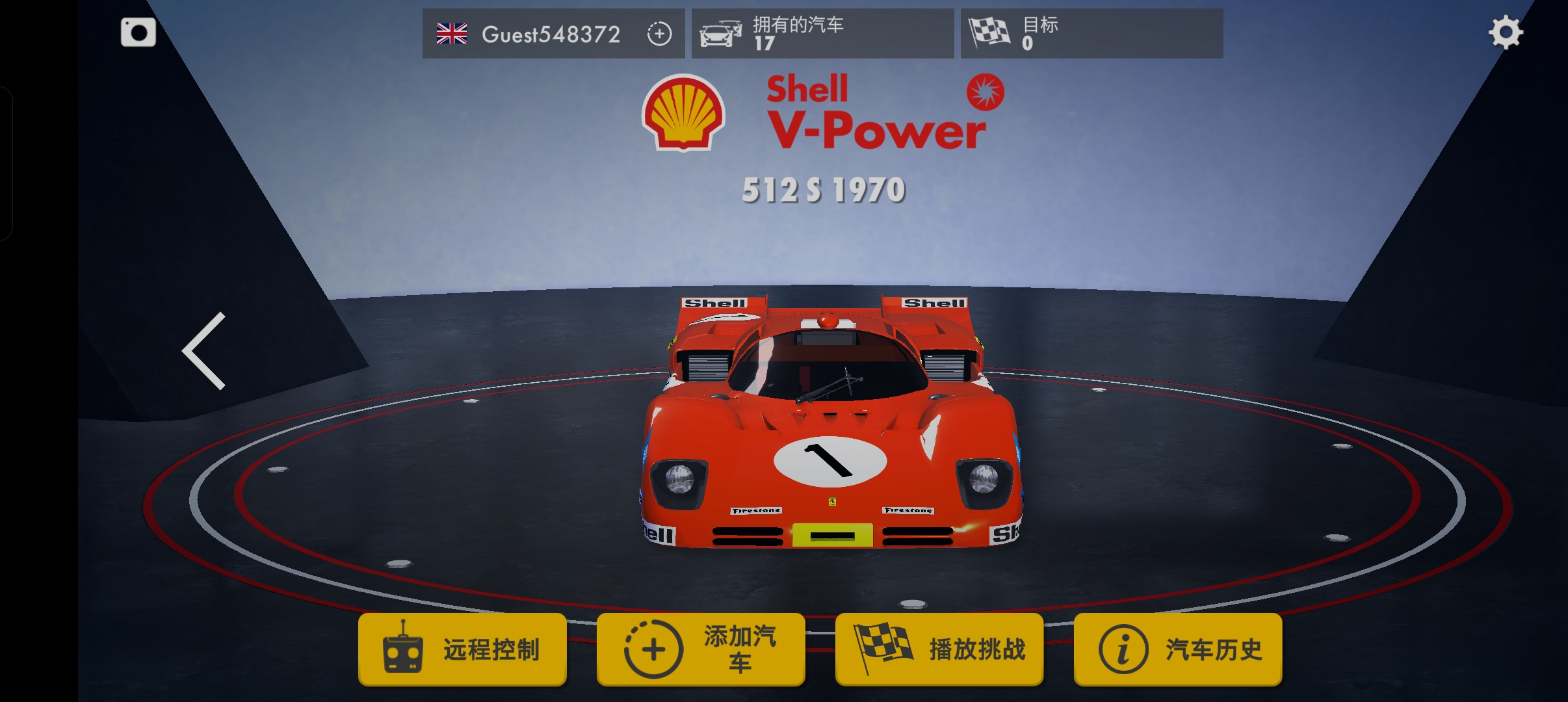
Task: Click the Guest548372 account label
Action: 551,34
